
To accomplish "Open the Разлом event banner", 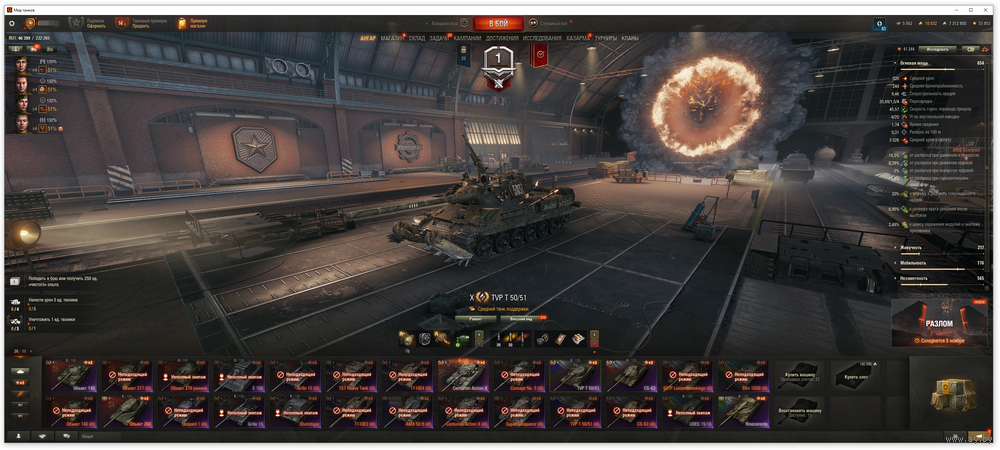I will coord(939,324).
